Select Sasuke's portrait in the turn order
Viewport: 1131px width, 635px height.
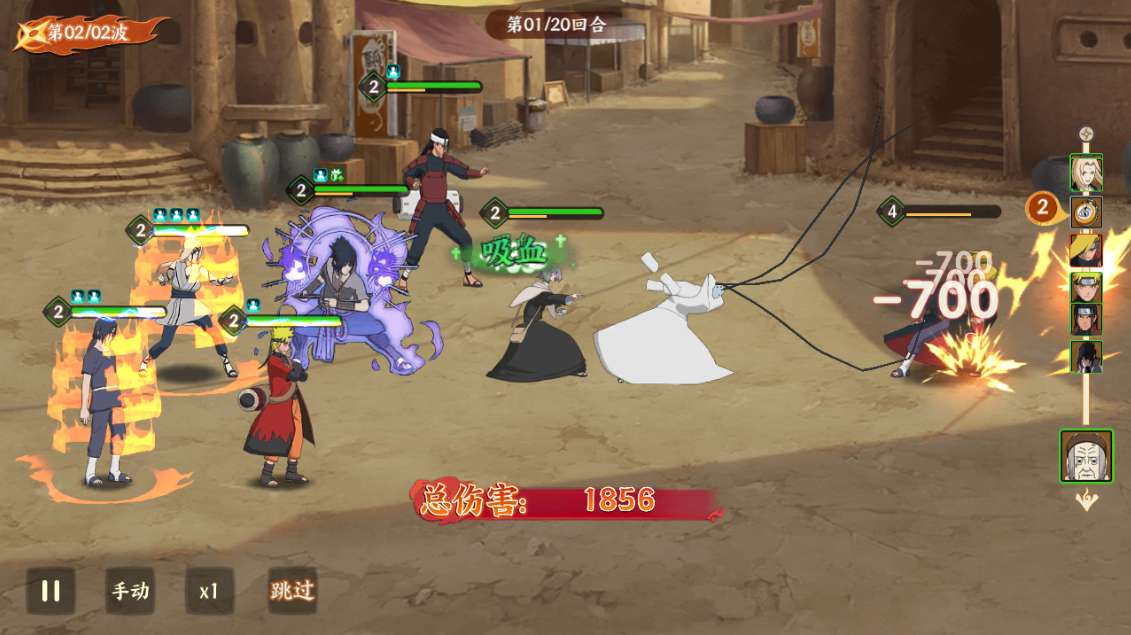pyautogui.click(x=1086, y=356)
